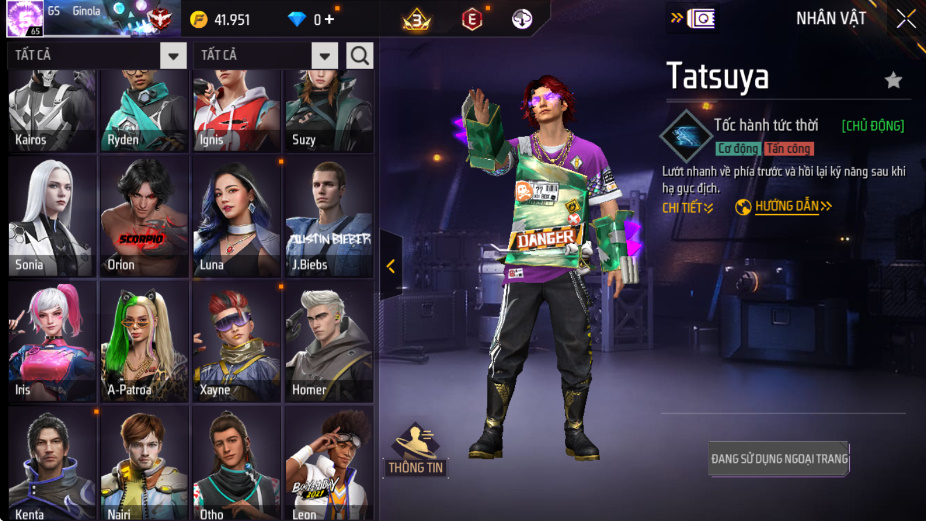This screenshot has height=521, width=926.
Task: Click the ĐANG SỬ DỤNG NGOẠI TRANG button
Action: [779, 459]
